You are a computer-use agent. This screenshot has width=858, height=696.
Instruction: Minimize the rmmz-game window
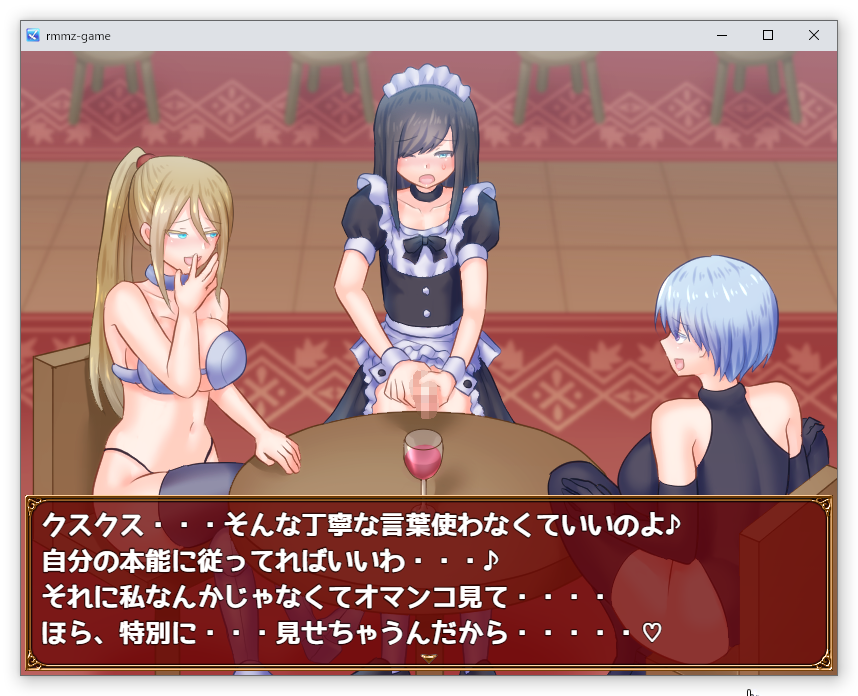pyautogui.click(x=722, y=35)
